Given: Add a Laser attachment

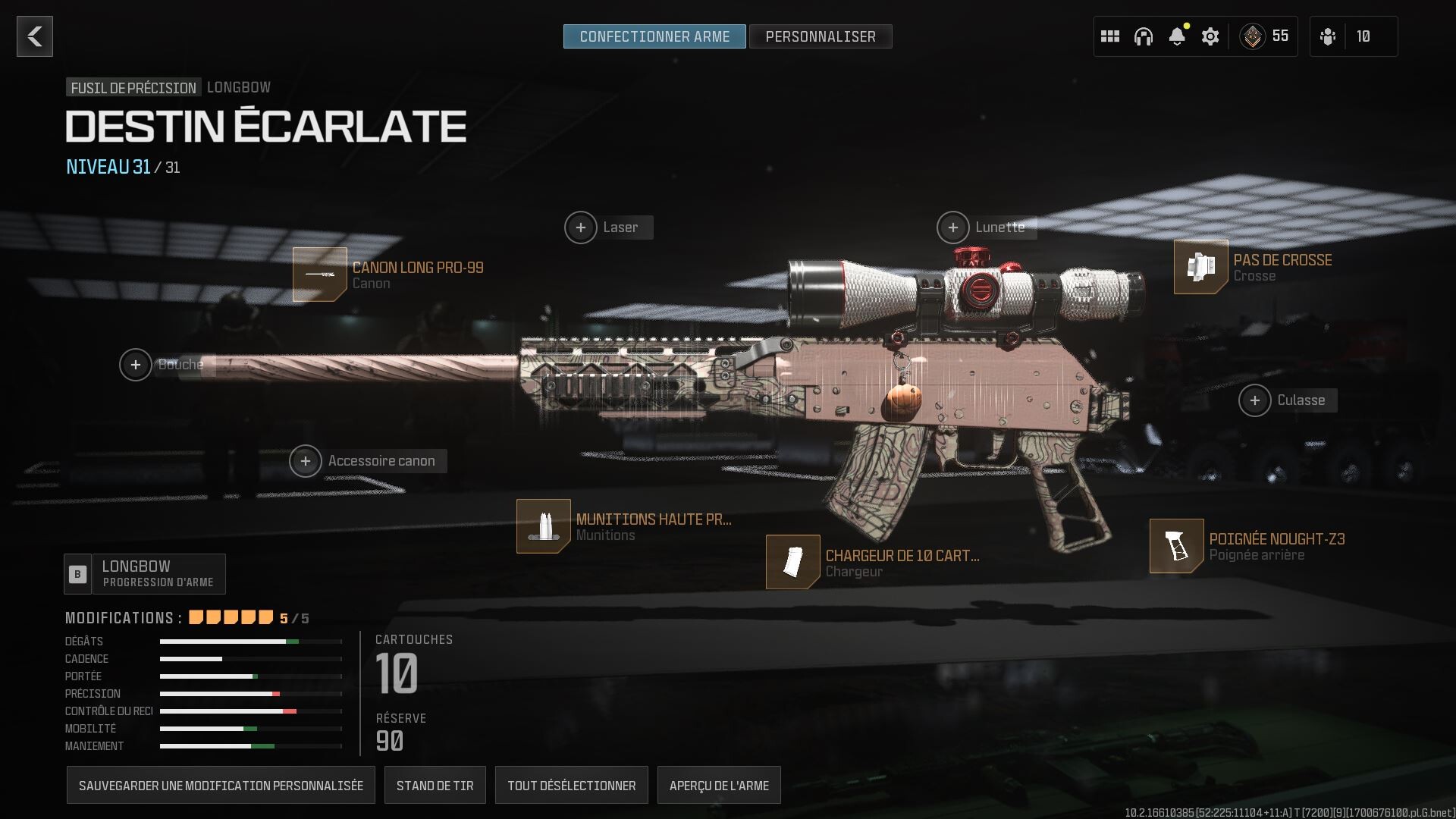Looking at the screenshot, I should [x=581, y=227].
